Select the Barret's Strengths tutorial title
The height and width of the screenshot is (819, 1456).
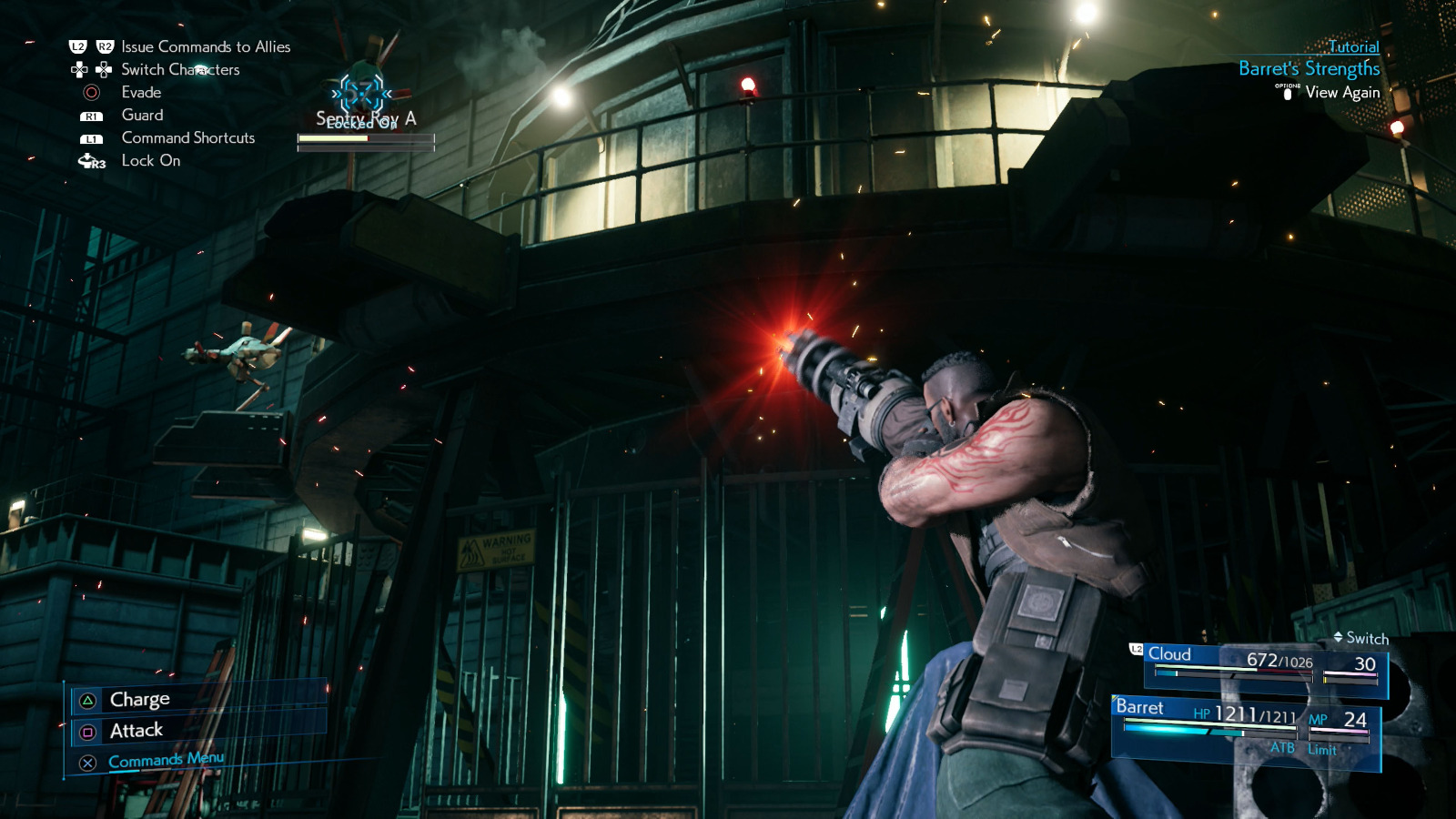tap(1308, 66)
